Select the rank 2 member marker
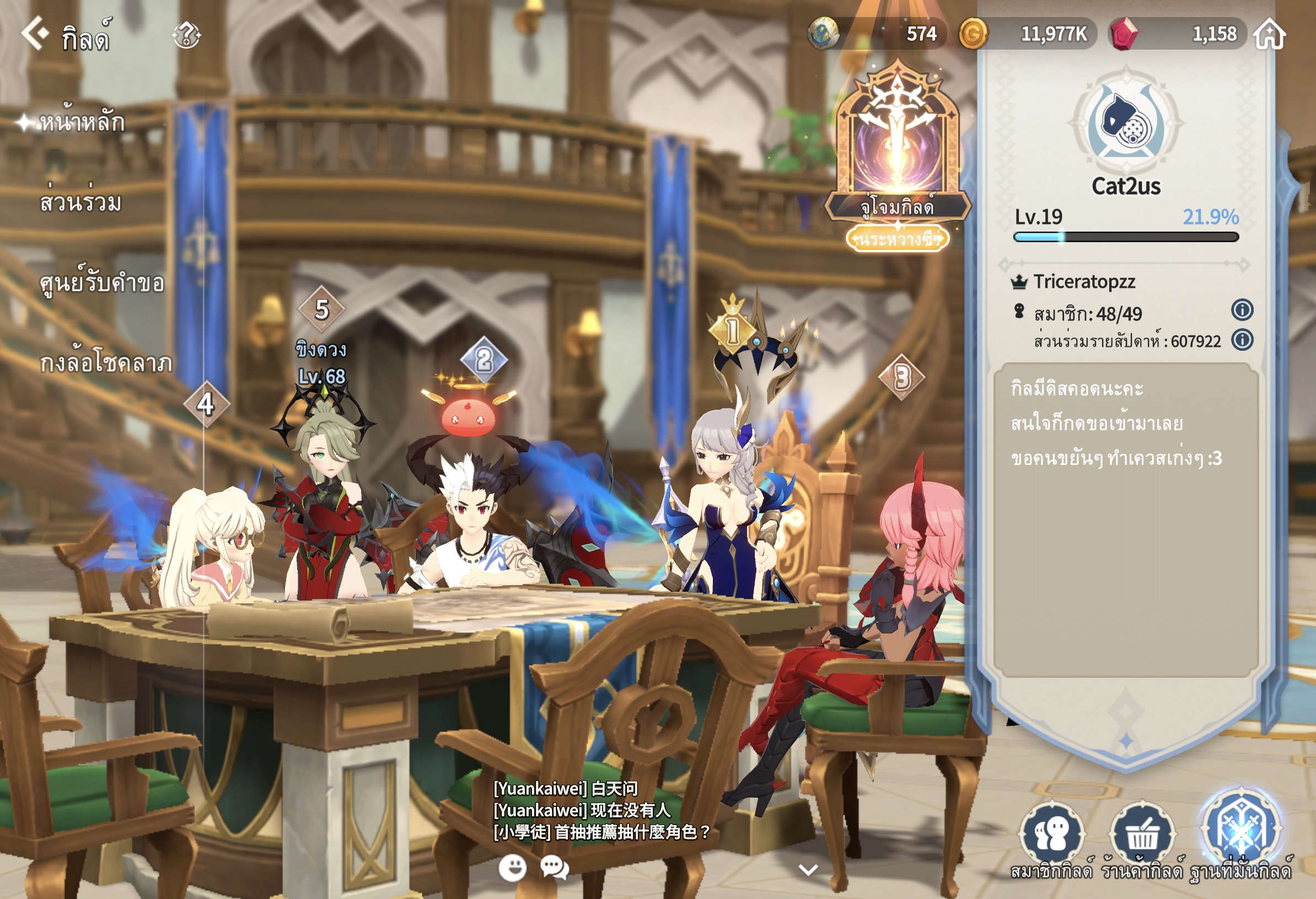1316x899 pixels. (484, 360)
